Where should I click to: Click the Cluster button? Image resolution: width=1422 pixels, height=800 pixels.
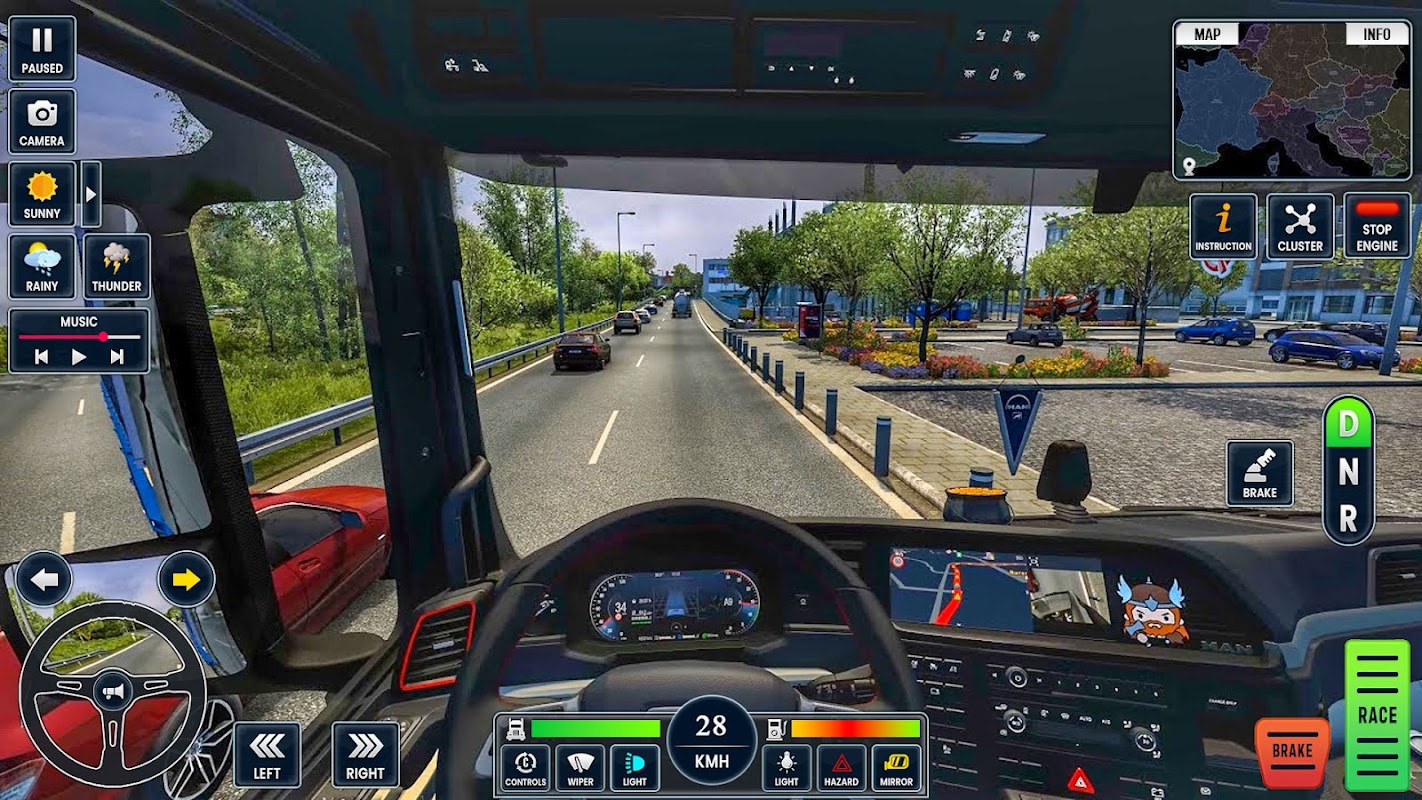tap(1300, 227)
